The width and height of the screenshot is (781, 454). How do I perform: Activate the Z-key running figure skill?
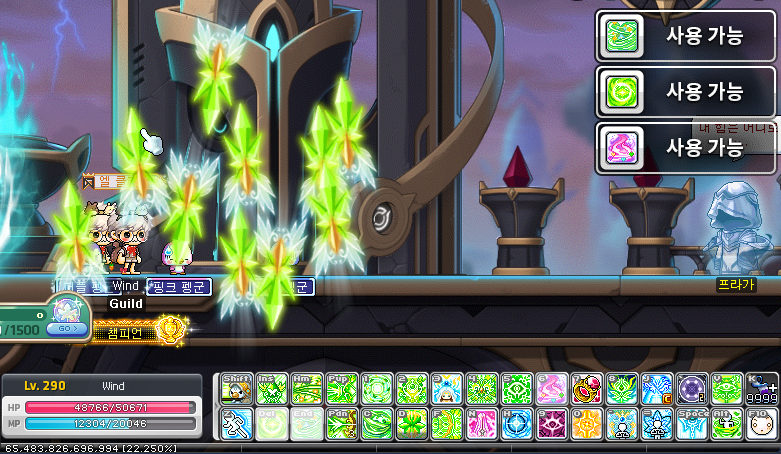[236, 423]
